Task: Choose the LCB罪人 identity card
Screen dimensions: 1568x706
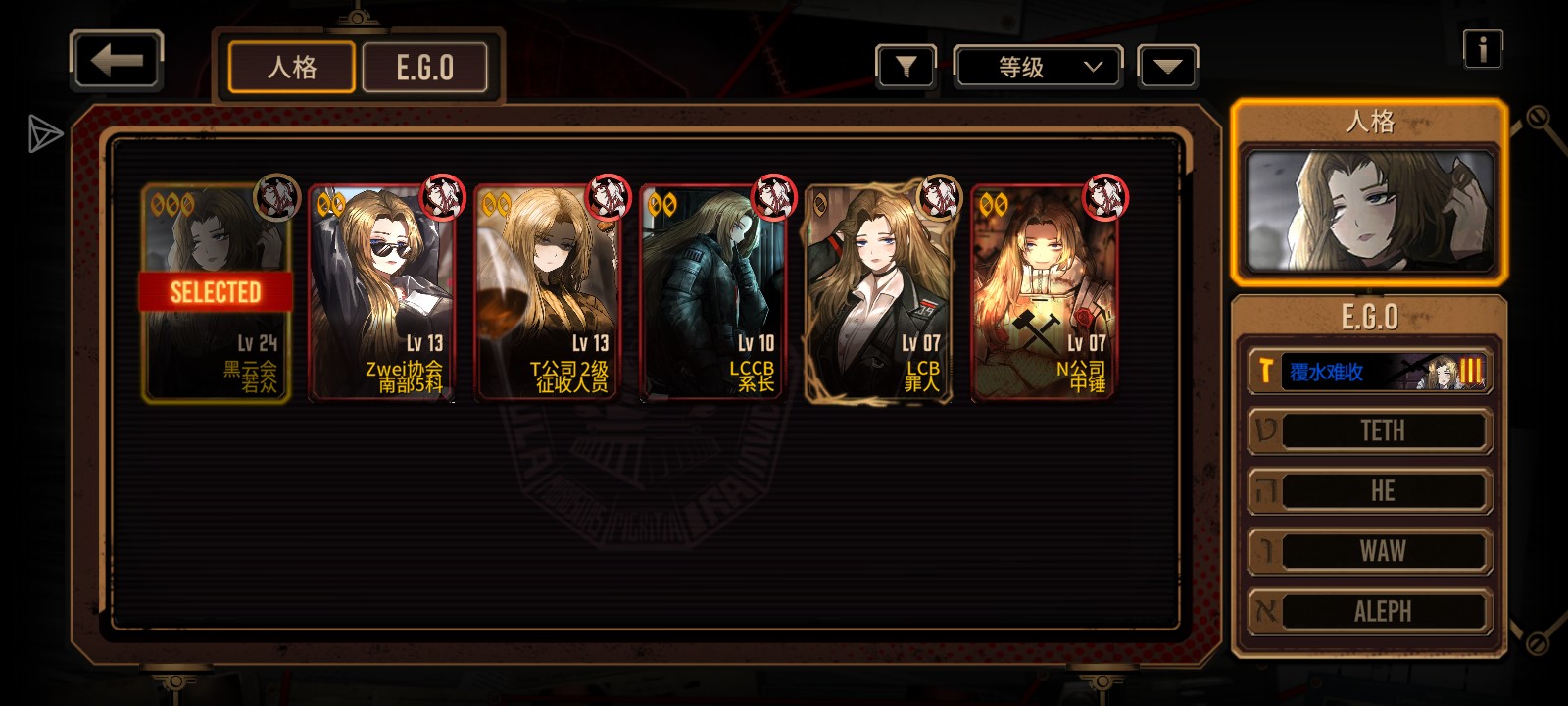Action: point(878,293)
